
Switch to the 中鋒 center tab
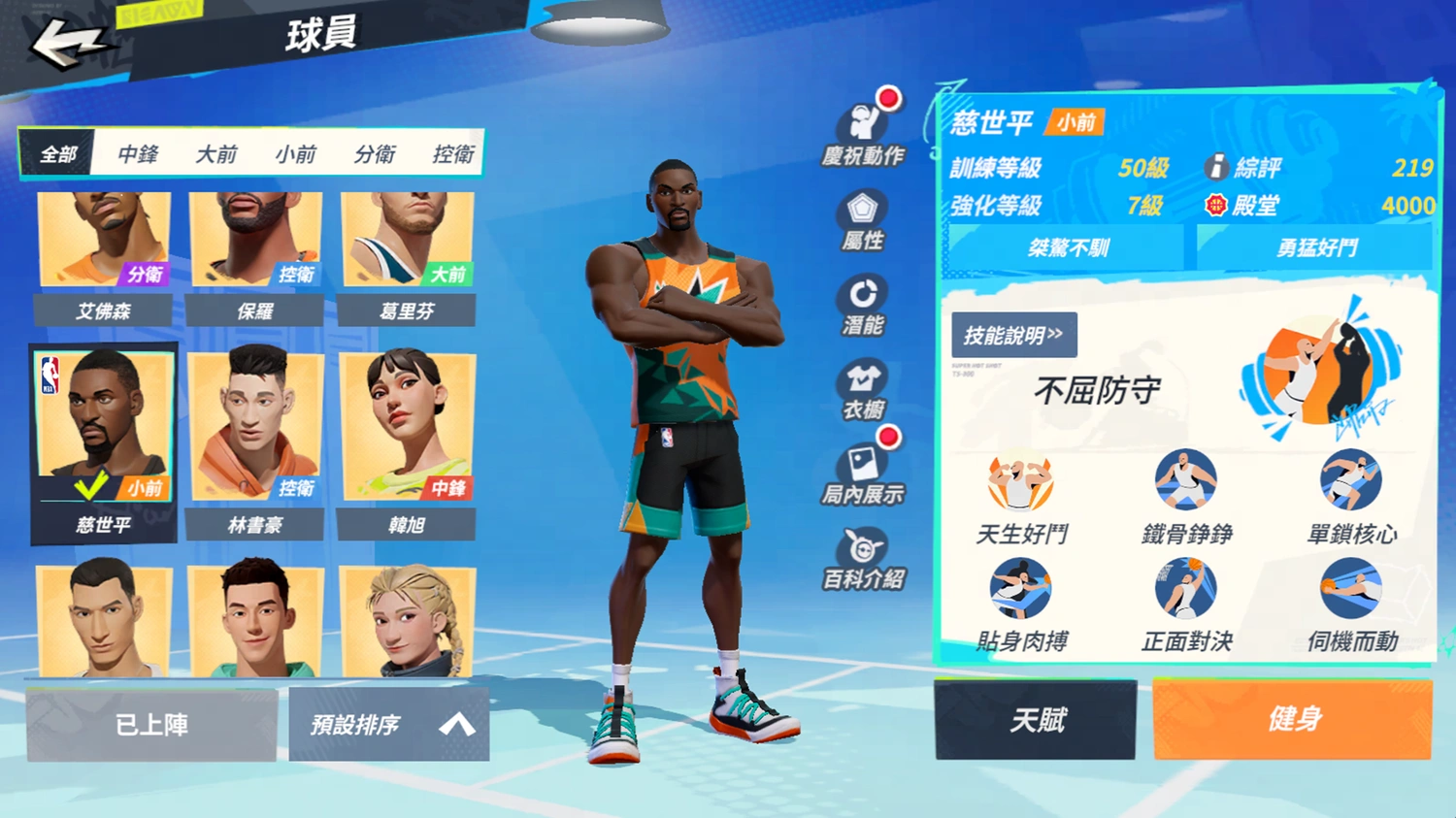[136, 154]
